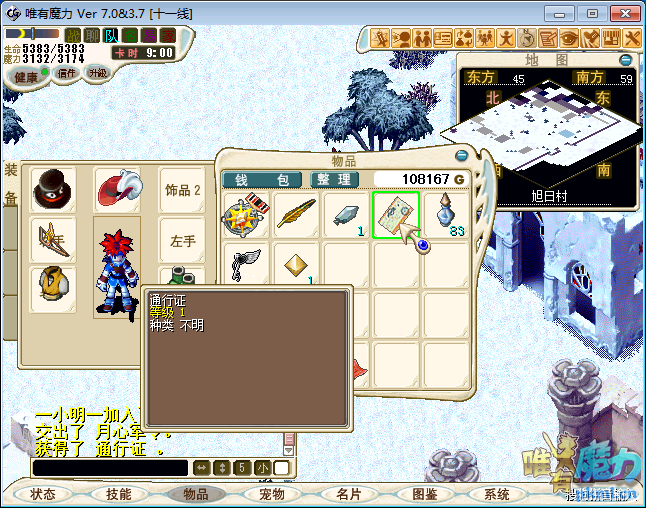Click the black top hat equipment slot

tap(53, 189)
